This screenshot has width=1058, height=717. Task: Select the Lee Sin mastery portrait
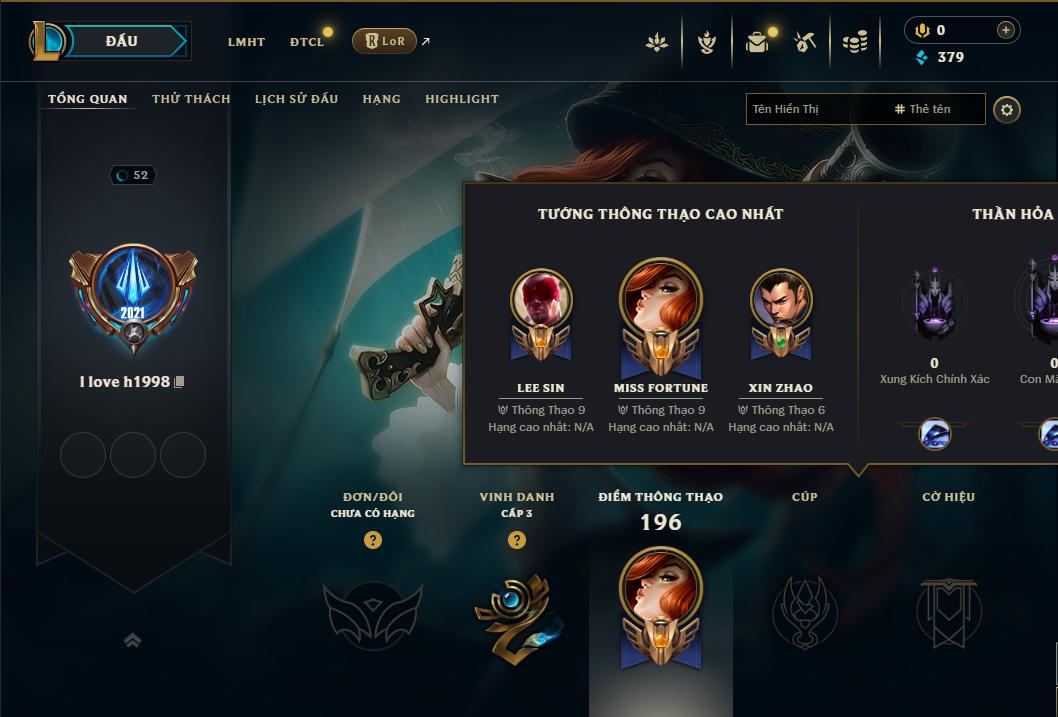point(541,302)
